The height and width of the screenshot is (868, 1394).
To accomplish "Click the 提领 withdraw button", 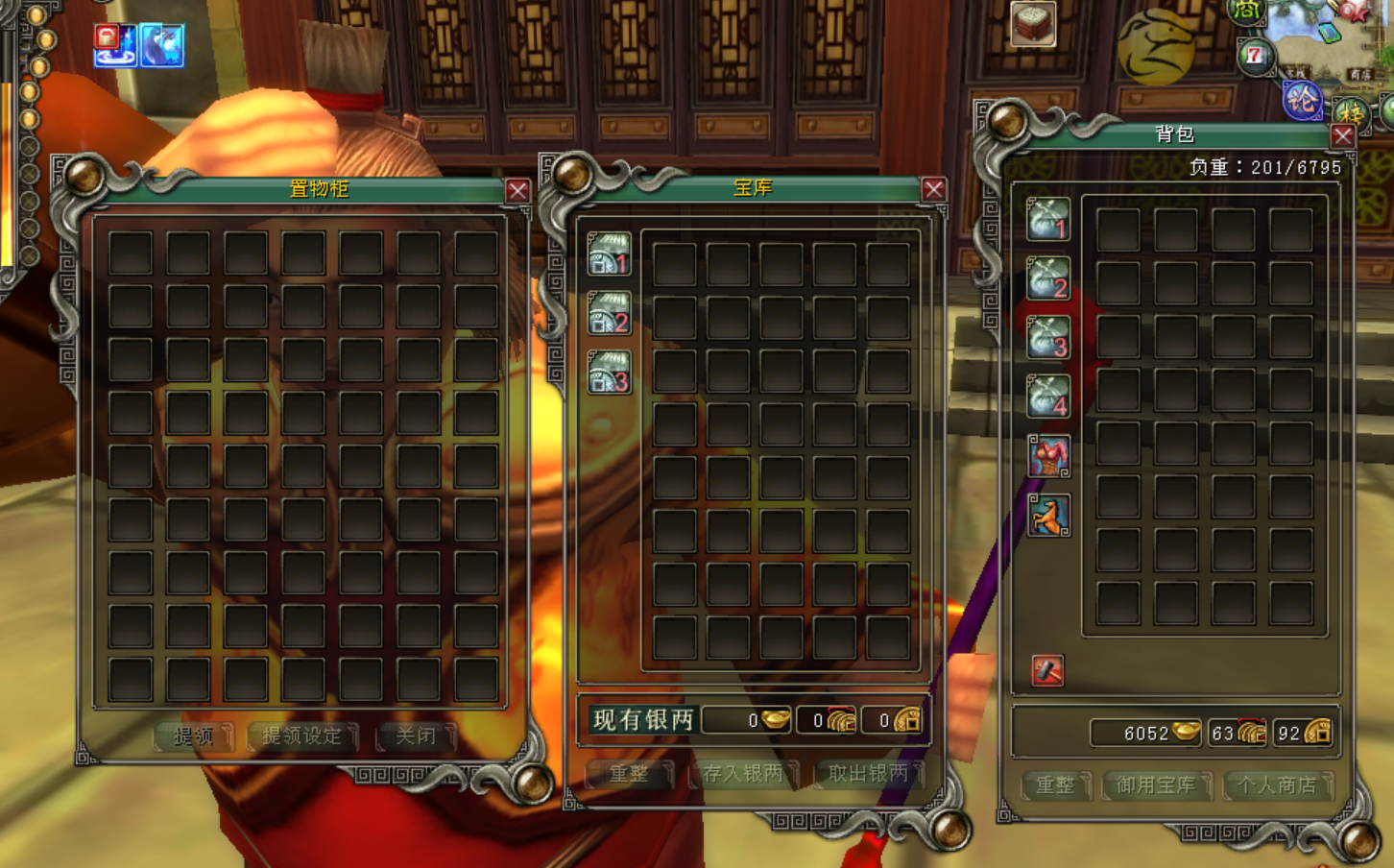I will click(x=194, y=736).
